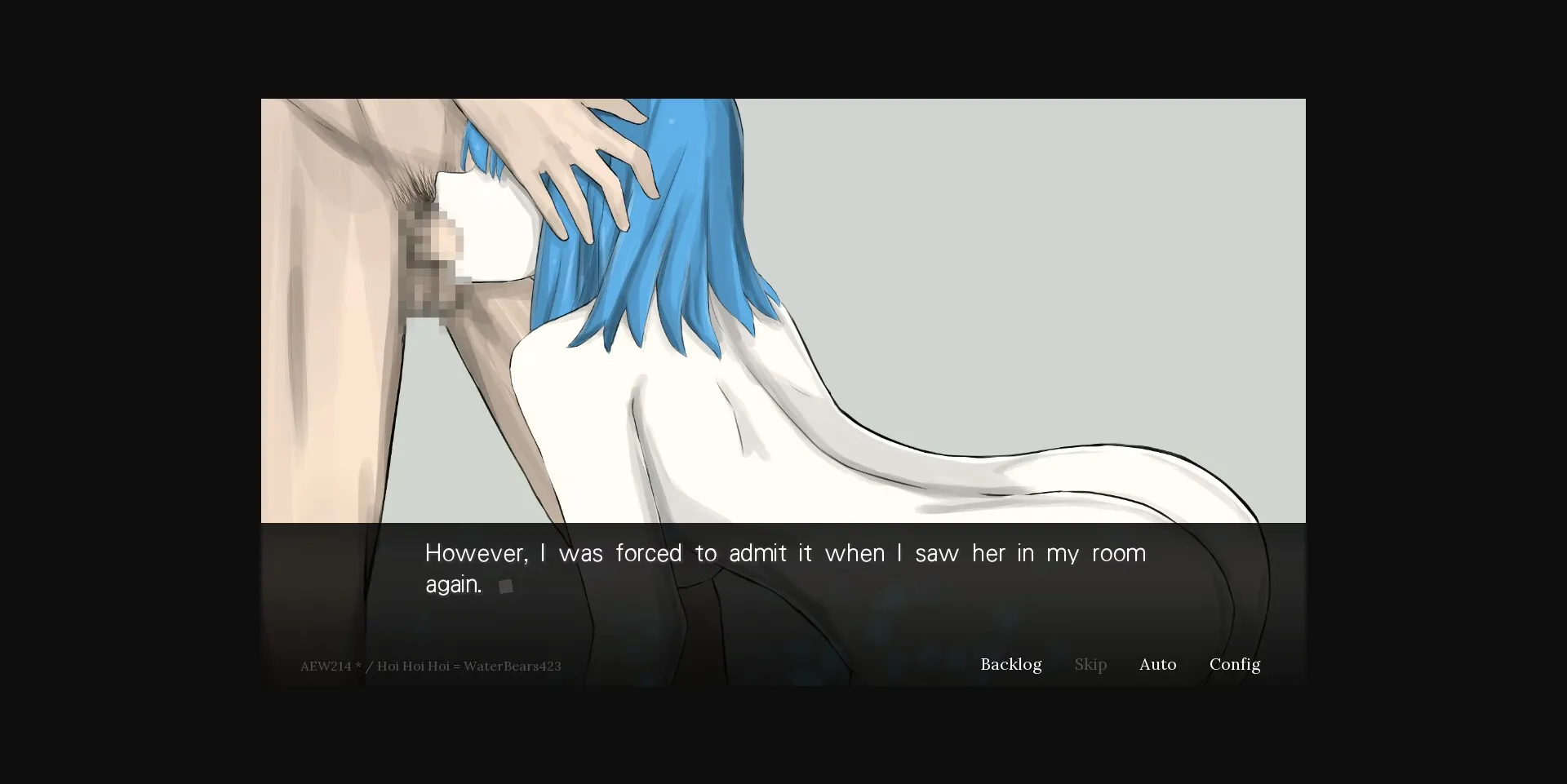Click the scene illustration to continue
The height and width of the screenshot is (784, 1567).
tap(783, 310)
